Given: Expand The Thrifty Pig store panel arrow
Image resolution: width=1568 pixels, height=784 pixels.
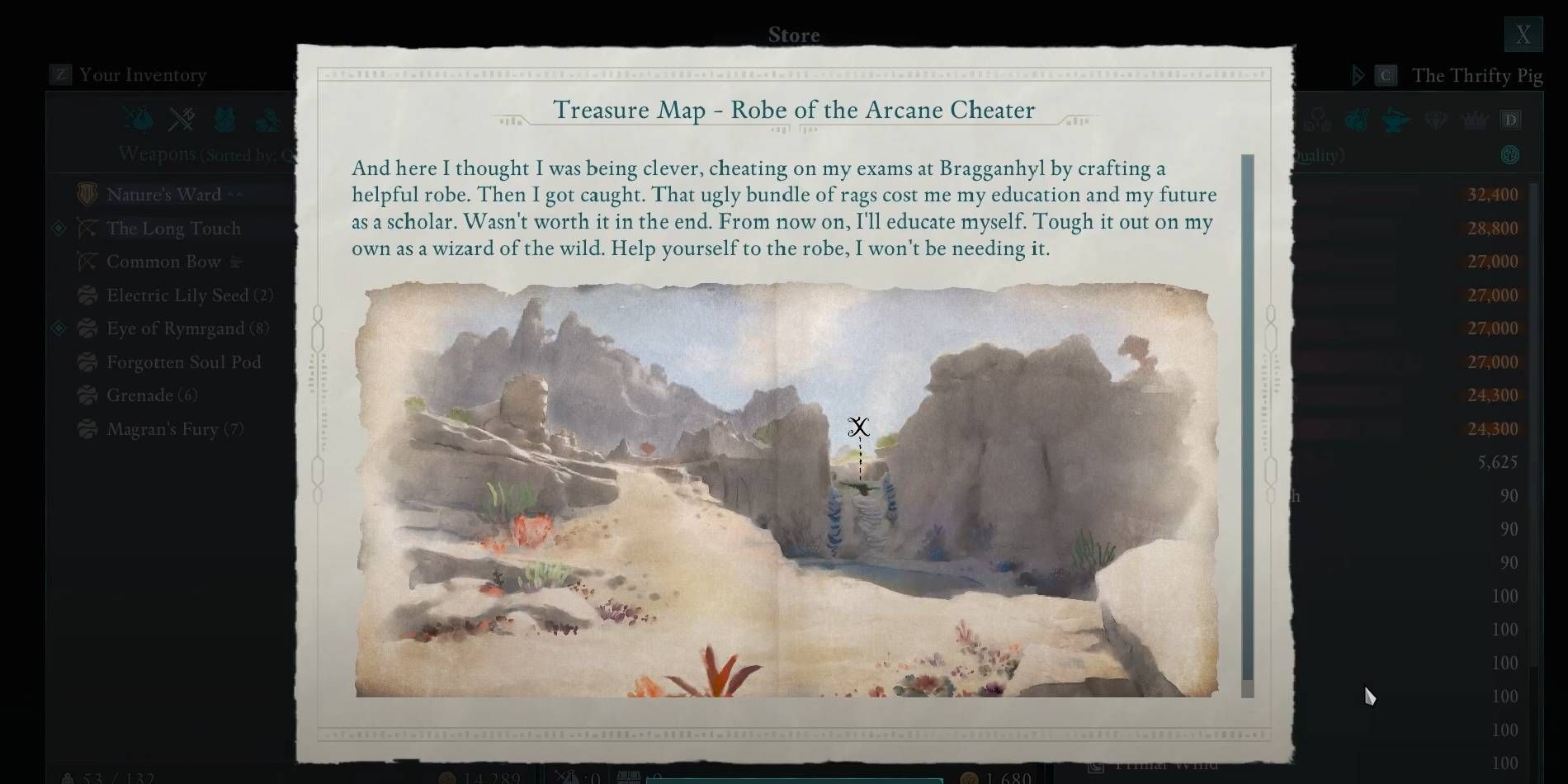Looking at the screenshot, I should coord(1358,75).
